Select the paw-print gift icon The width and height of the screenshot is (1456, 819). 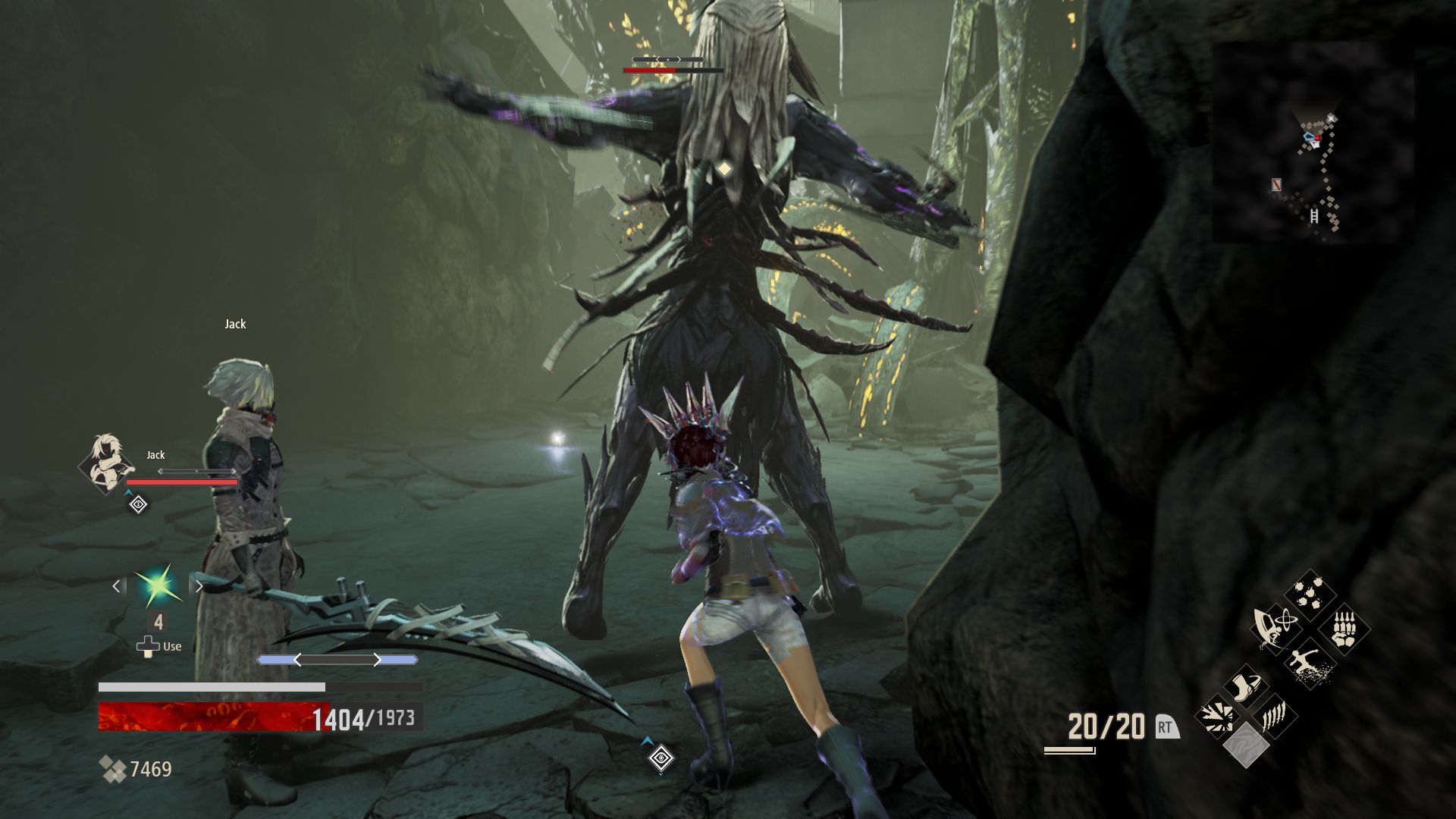pos(1307,592)
